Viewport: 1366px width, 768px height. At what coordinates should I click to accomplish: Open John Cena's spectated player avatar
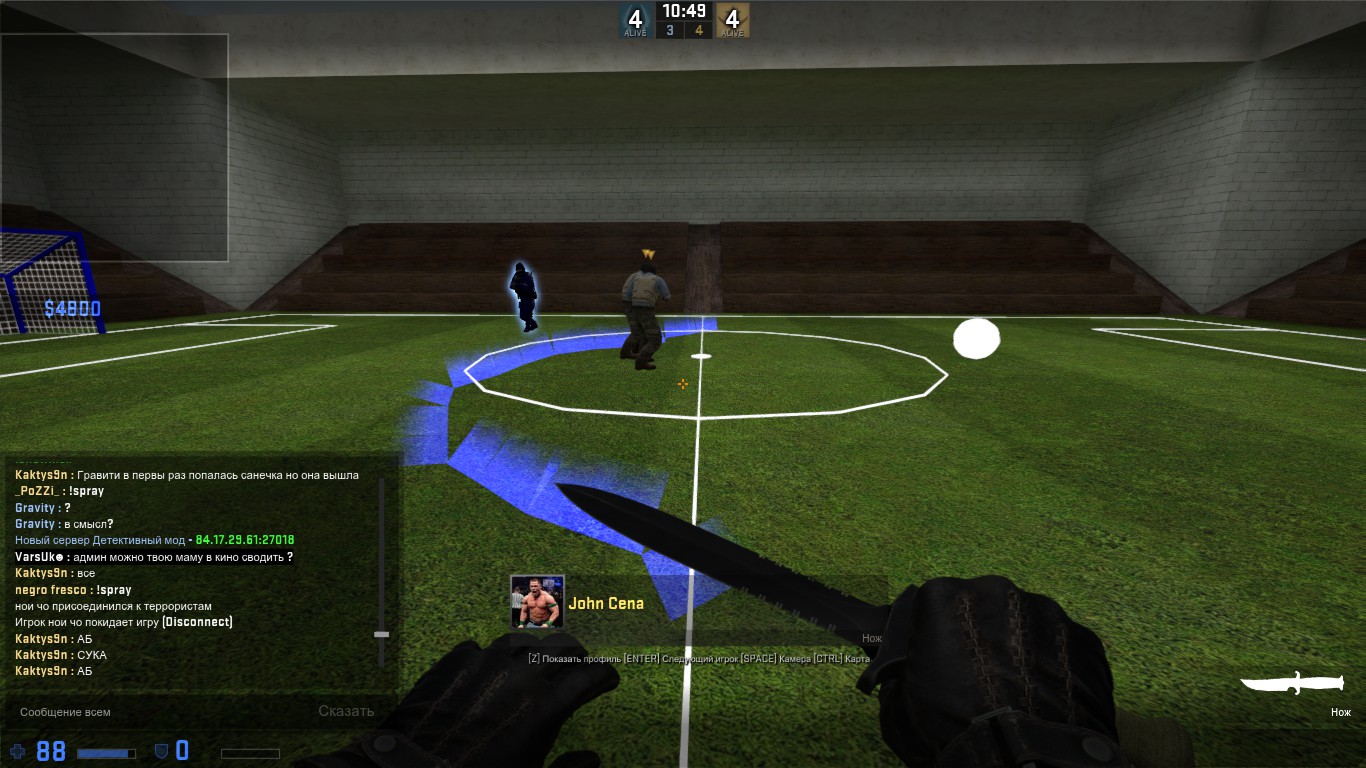(537, 602)
